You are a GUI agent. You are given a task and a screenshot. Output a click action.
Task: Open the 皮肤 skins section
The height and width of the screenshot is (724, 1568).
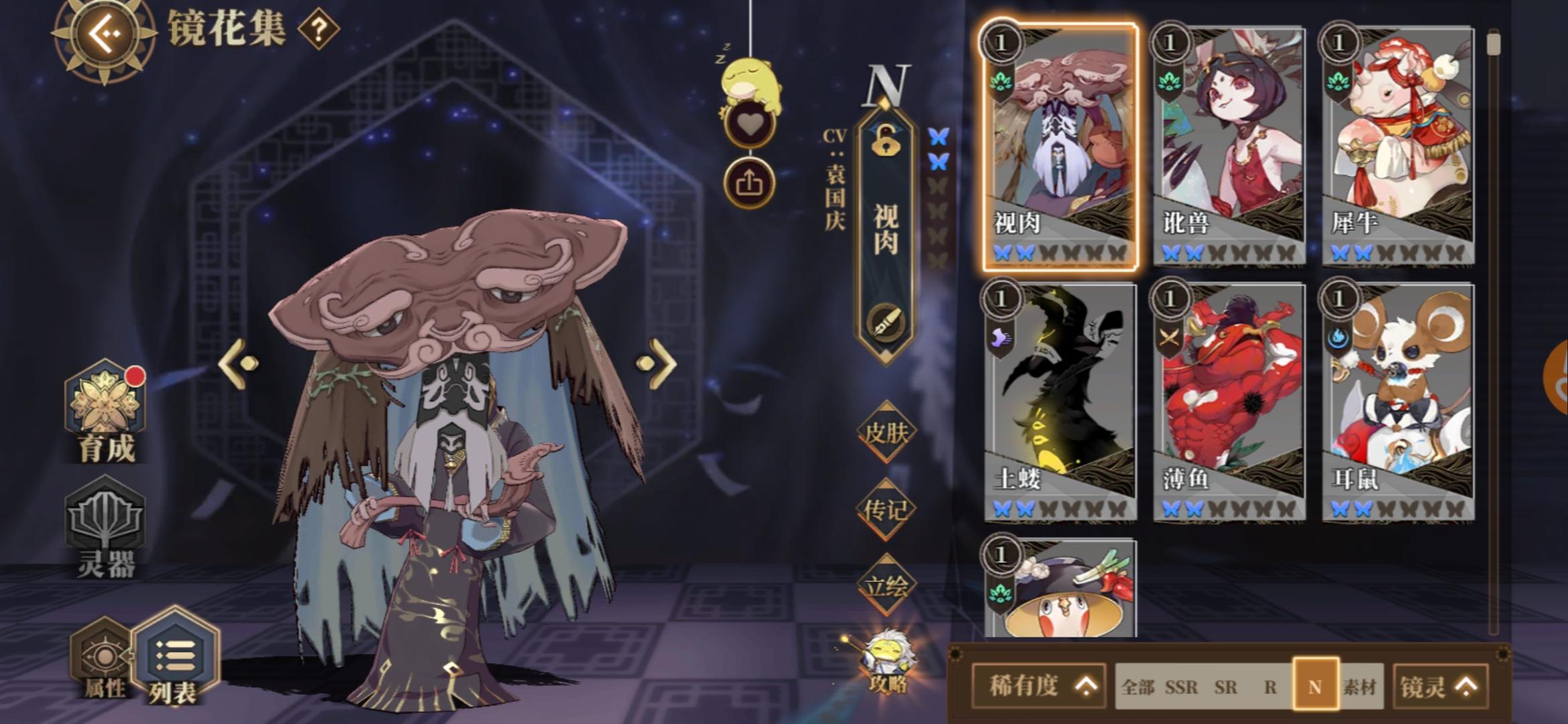pyautogui.click(x=886, y=432)
